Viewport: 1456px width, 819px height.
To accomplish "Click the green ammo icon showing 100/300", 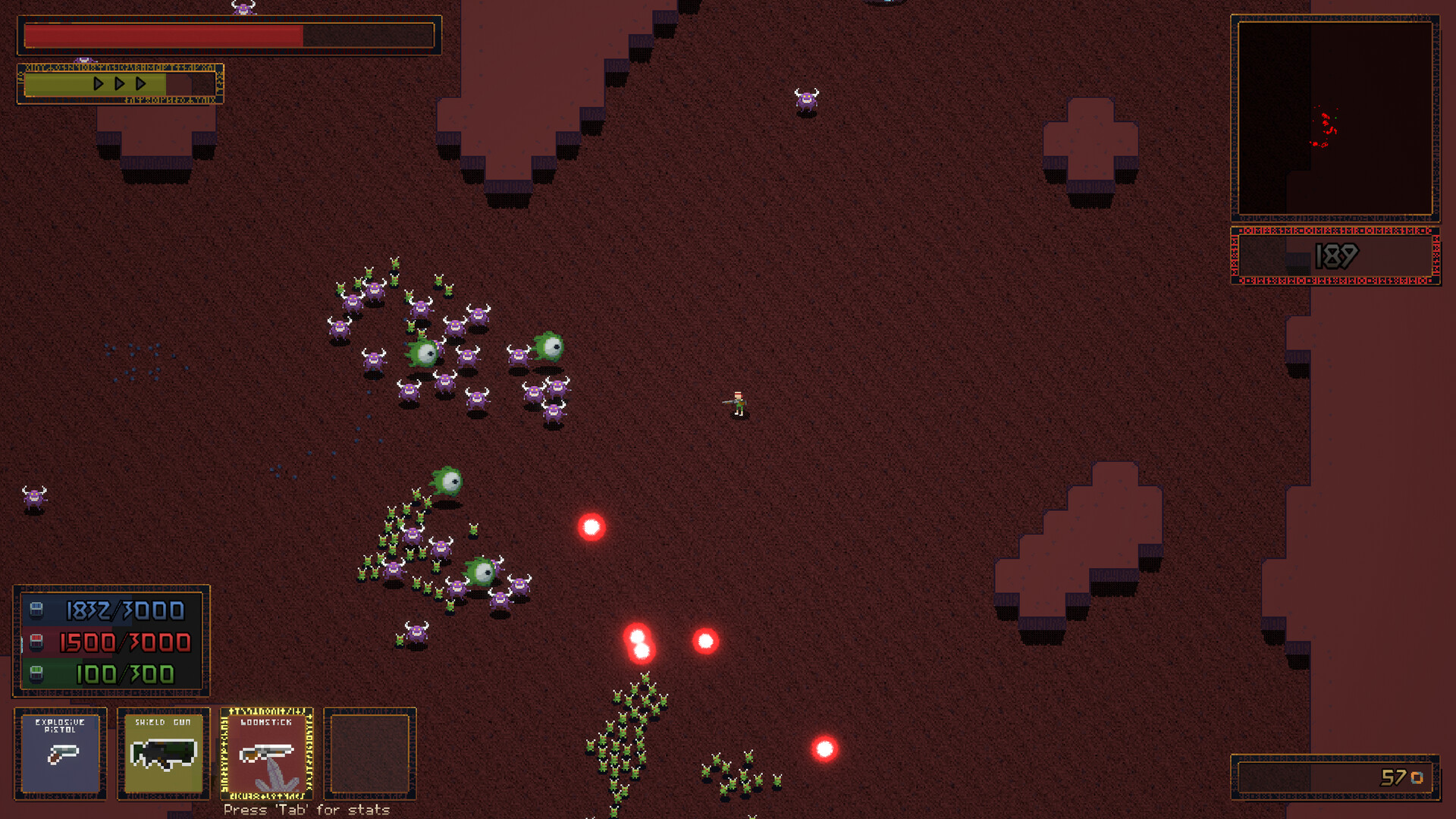I will (x=36, y=673).
